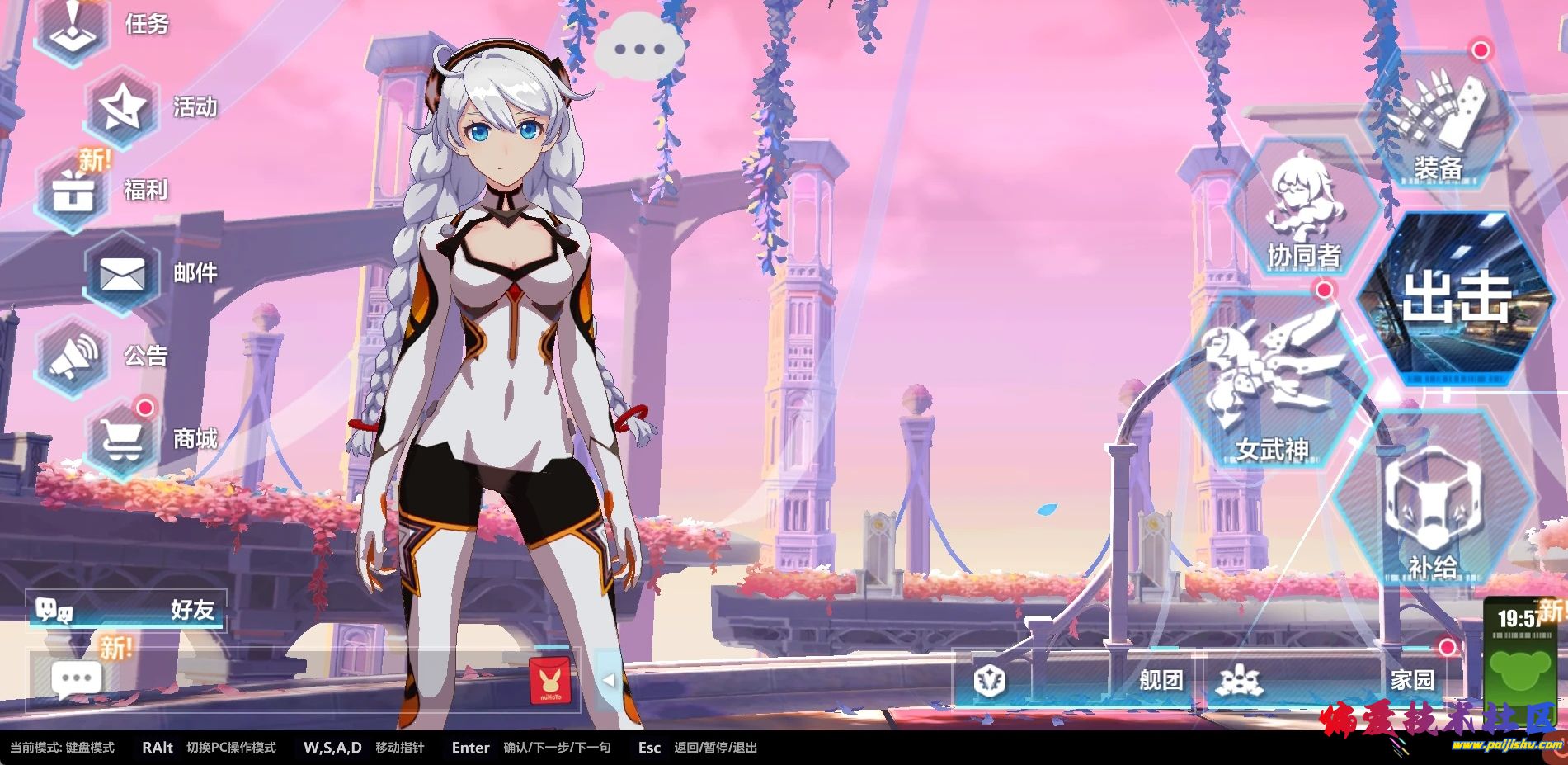Open the 任务 missions menu
This screenshot has width=1568, height=765.
point(75,26)
